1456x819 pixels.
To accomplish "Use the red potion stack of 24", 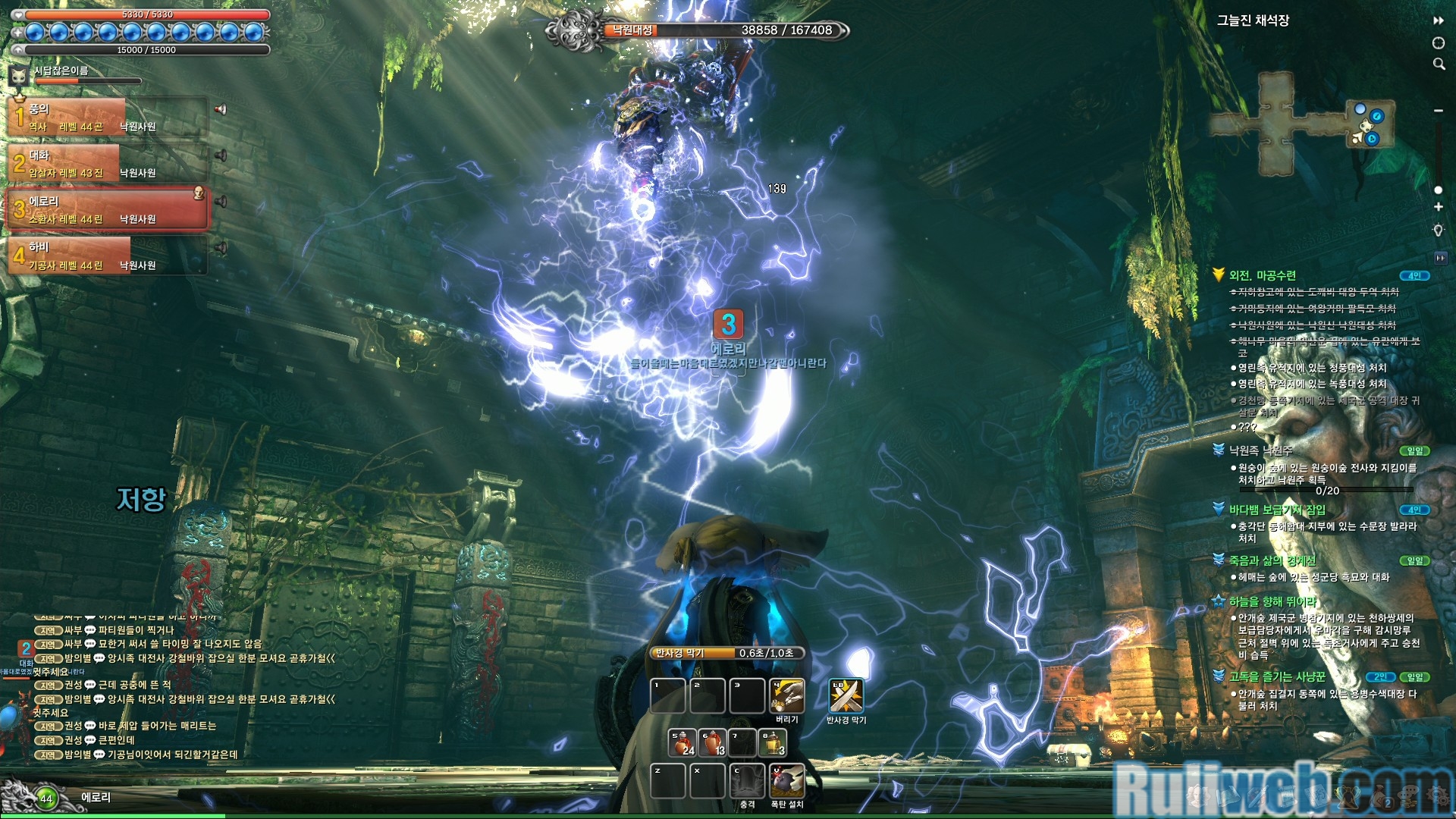I will 682,743.
